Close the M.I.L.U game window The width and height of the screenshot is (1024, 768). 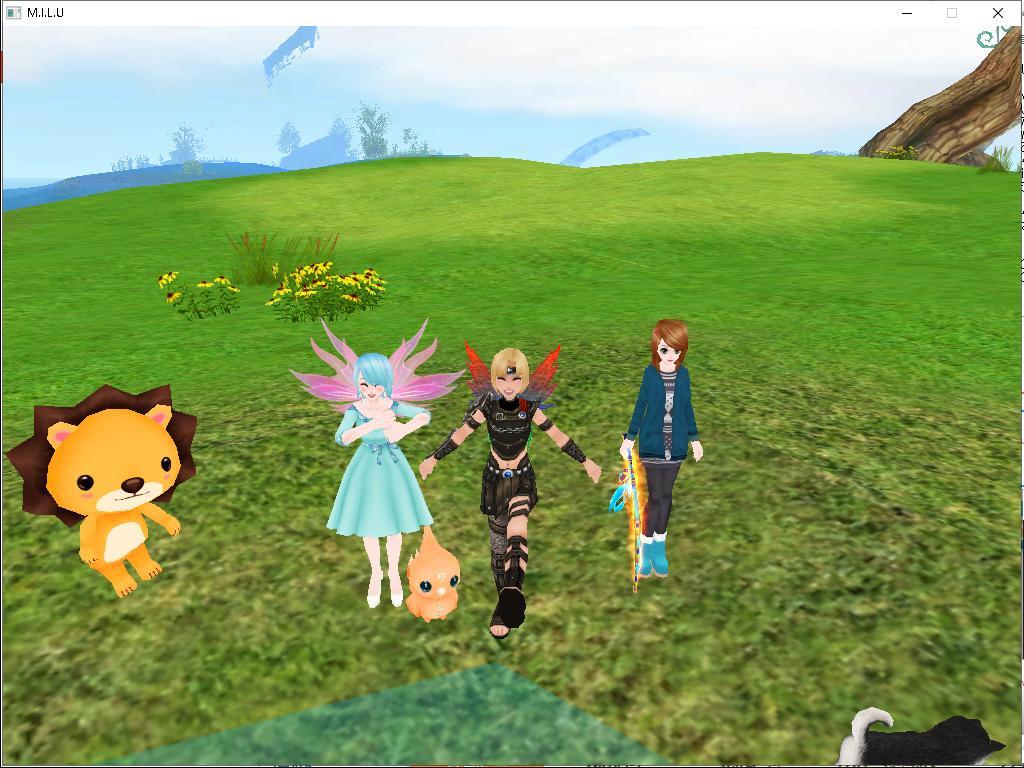pos(997,13)
